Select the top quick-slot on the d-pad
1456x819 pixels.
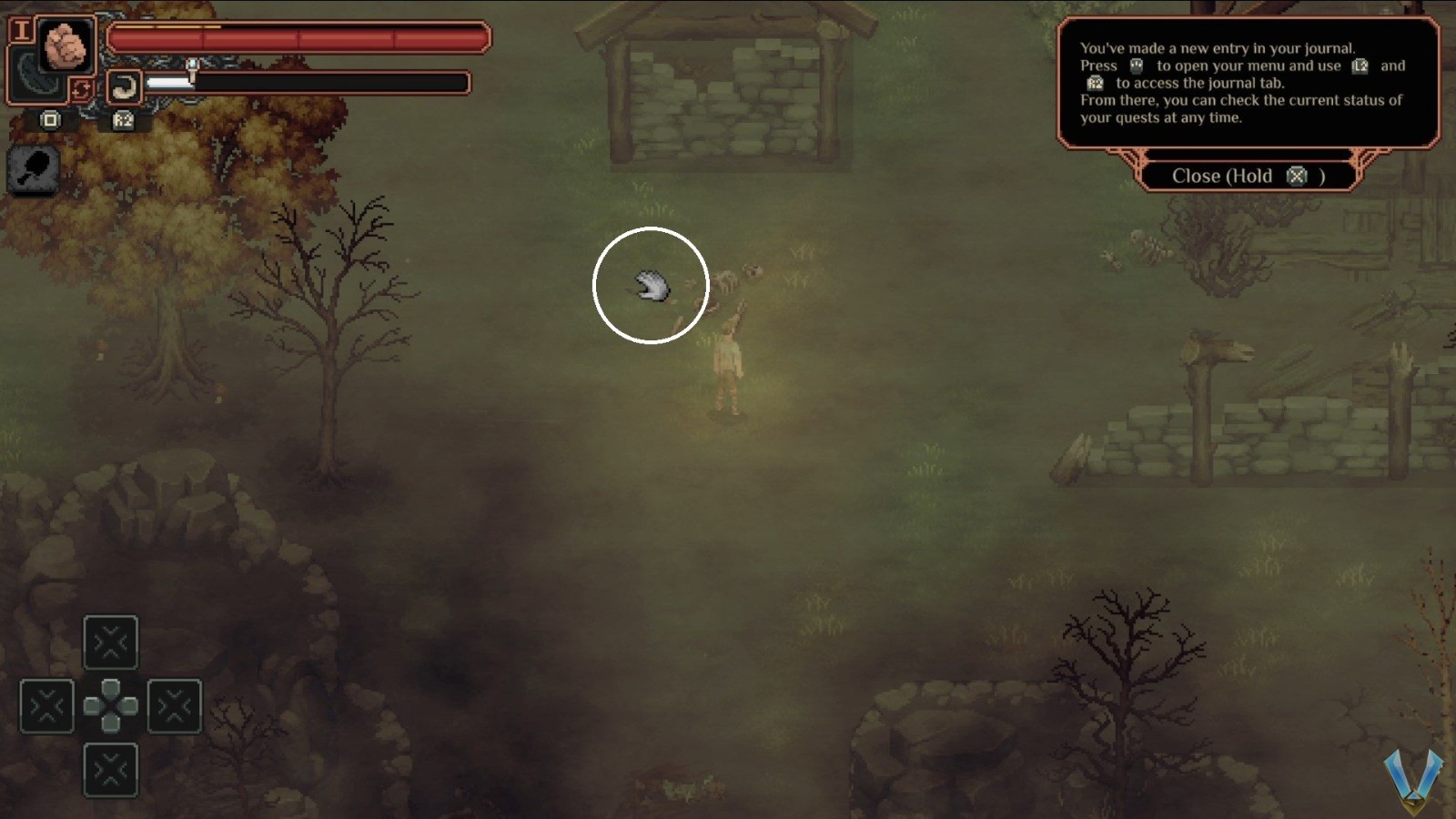(x=111, y=643)
